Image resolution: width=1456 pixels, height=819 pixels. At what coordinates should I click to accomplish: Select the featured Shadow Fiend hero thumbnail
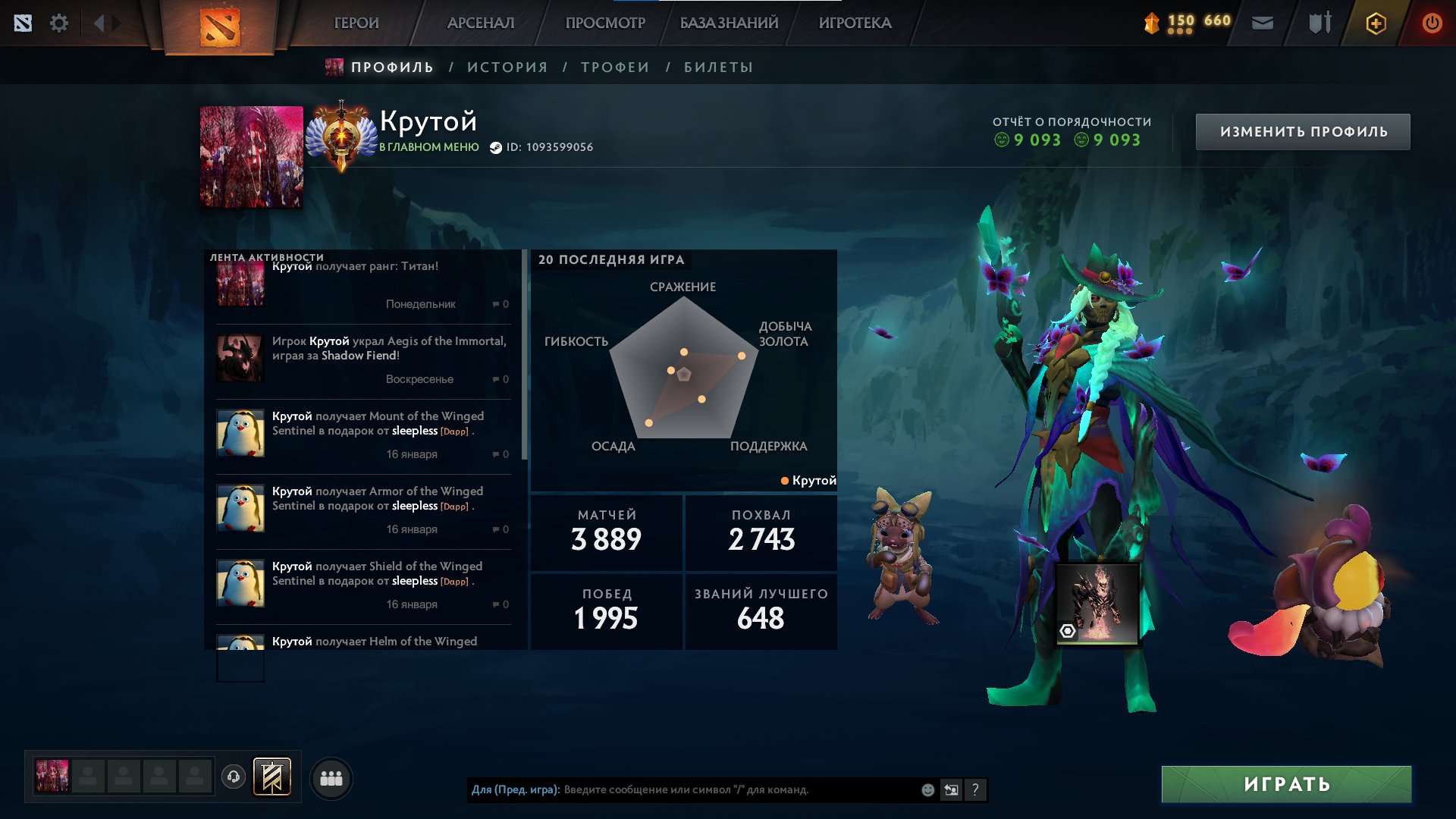tap(1097, 604)
